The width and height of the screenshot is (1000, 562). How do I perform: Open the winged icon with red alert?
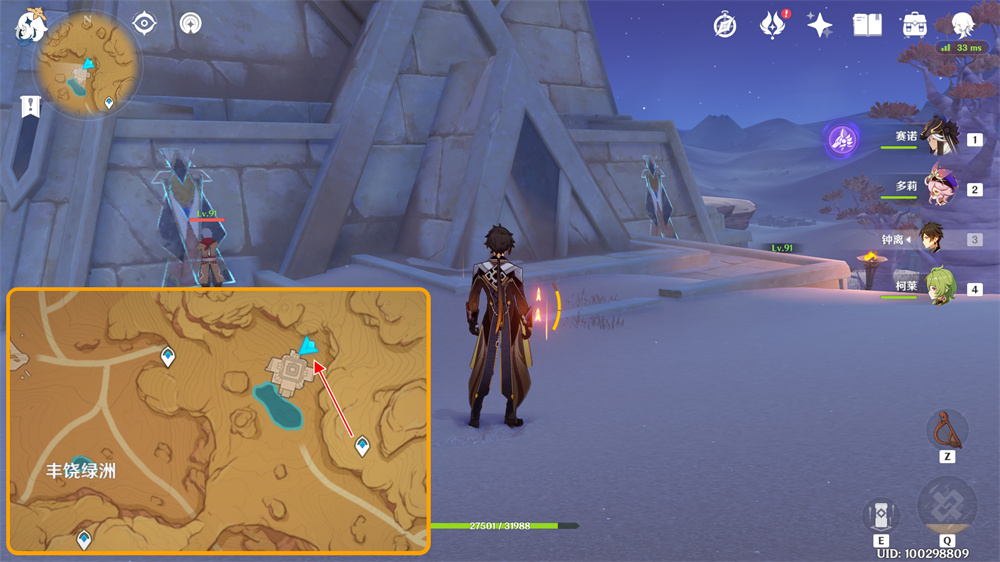773,25
